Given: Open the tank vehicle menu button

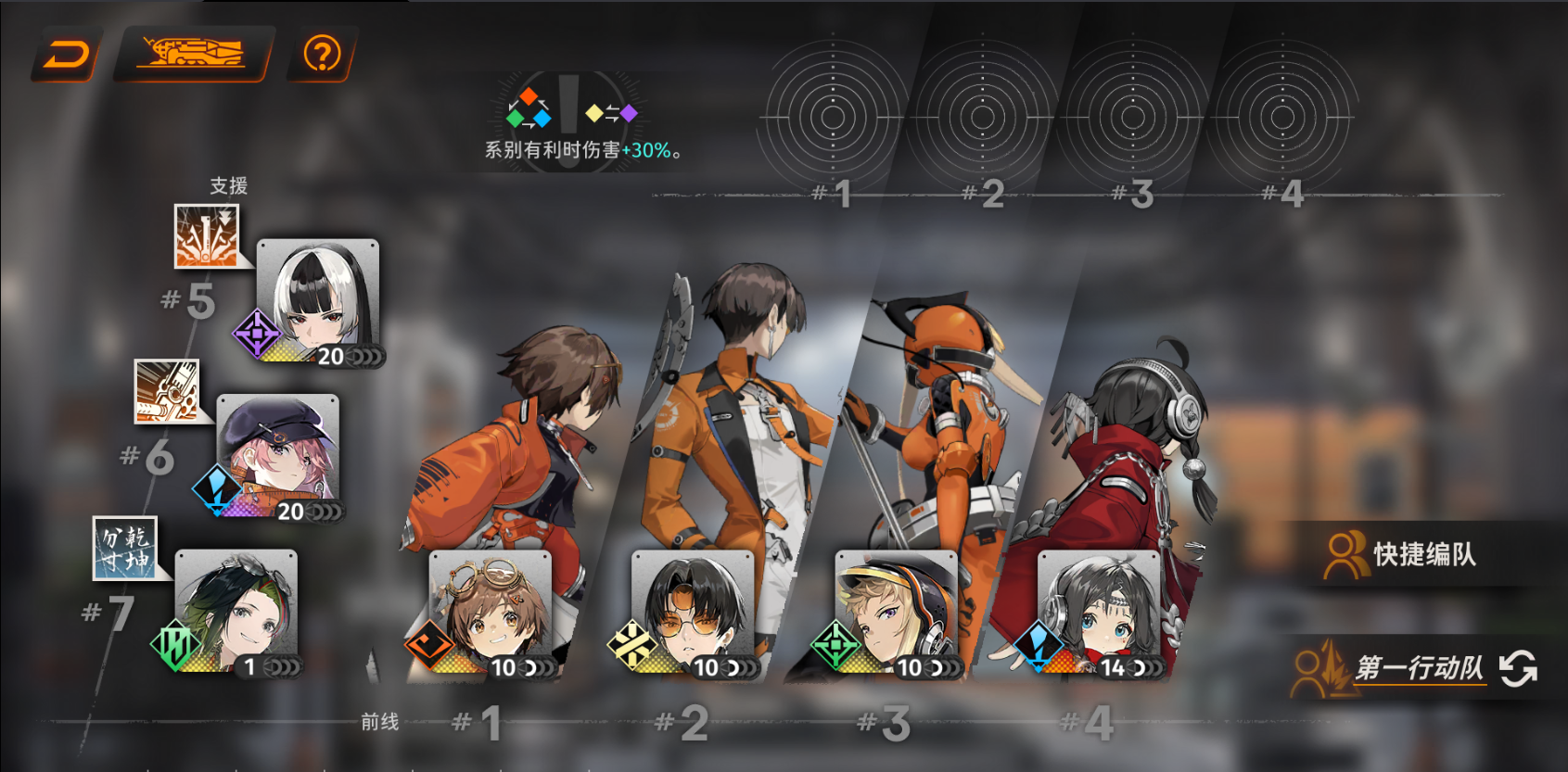Looking at the screenshot, I should click(x=192, y=54).
